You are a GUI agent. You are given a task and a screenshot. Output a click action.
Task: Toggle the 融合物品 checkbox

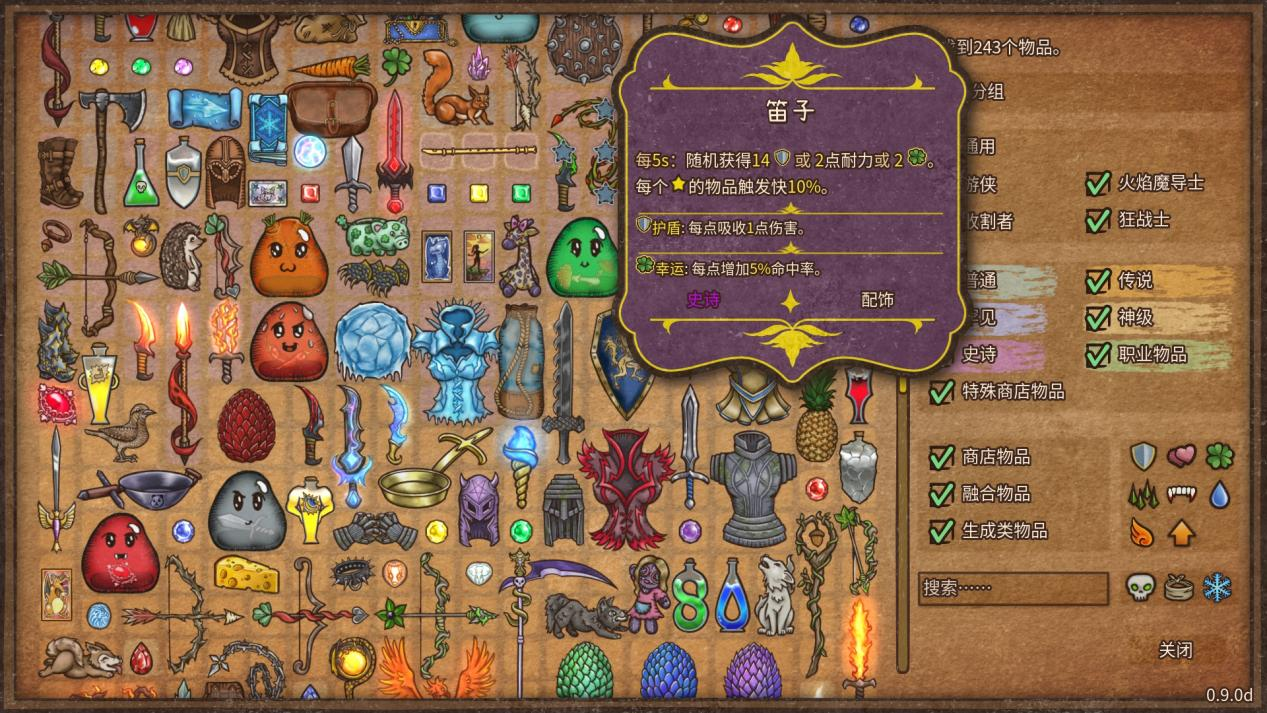pos(941,494)
